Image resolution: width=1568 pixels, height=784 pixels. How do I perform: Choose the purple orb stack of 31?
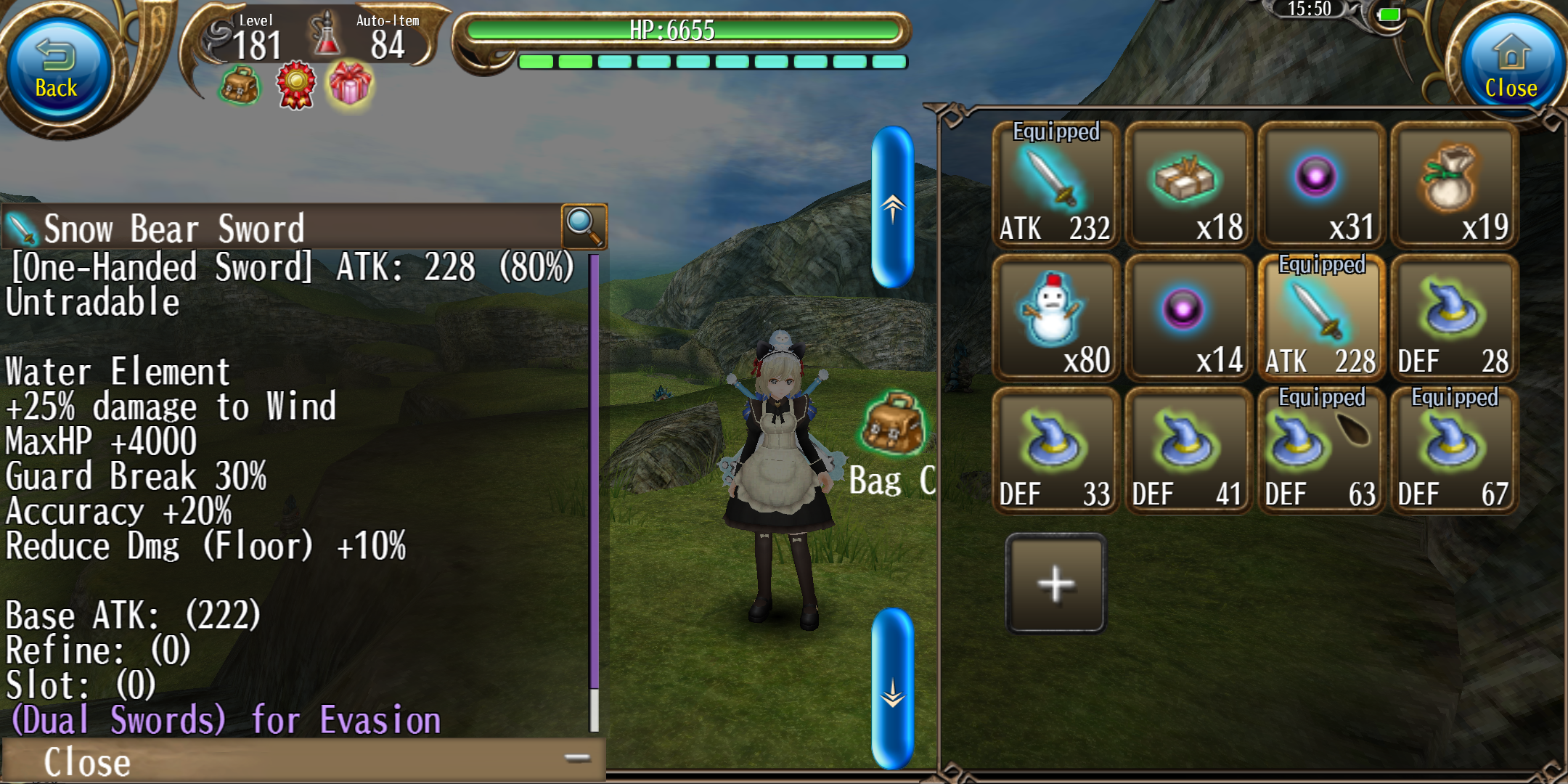(x=1321, y=186)
